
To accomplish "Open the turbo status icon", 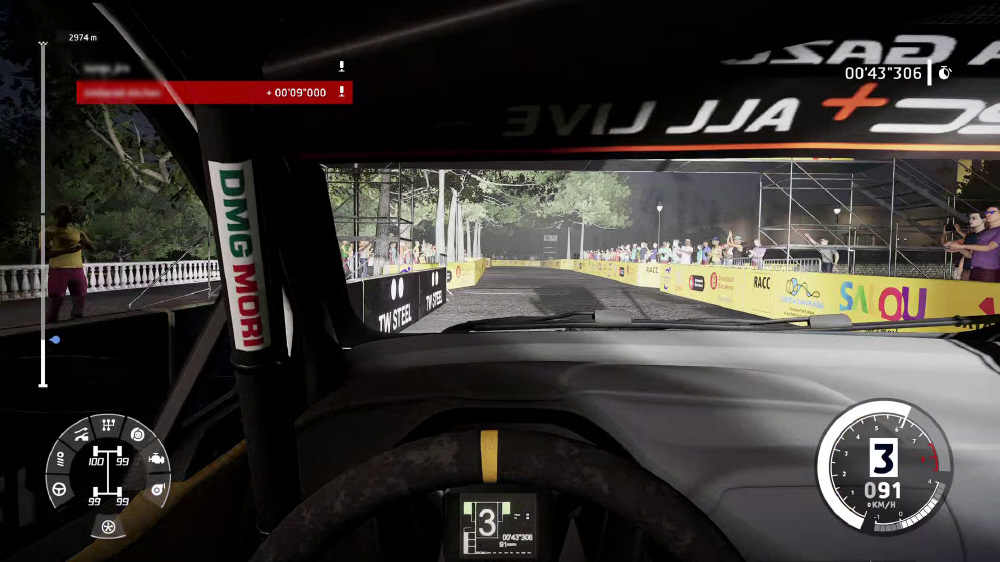I will (x=156, y=489).
